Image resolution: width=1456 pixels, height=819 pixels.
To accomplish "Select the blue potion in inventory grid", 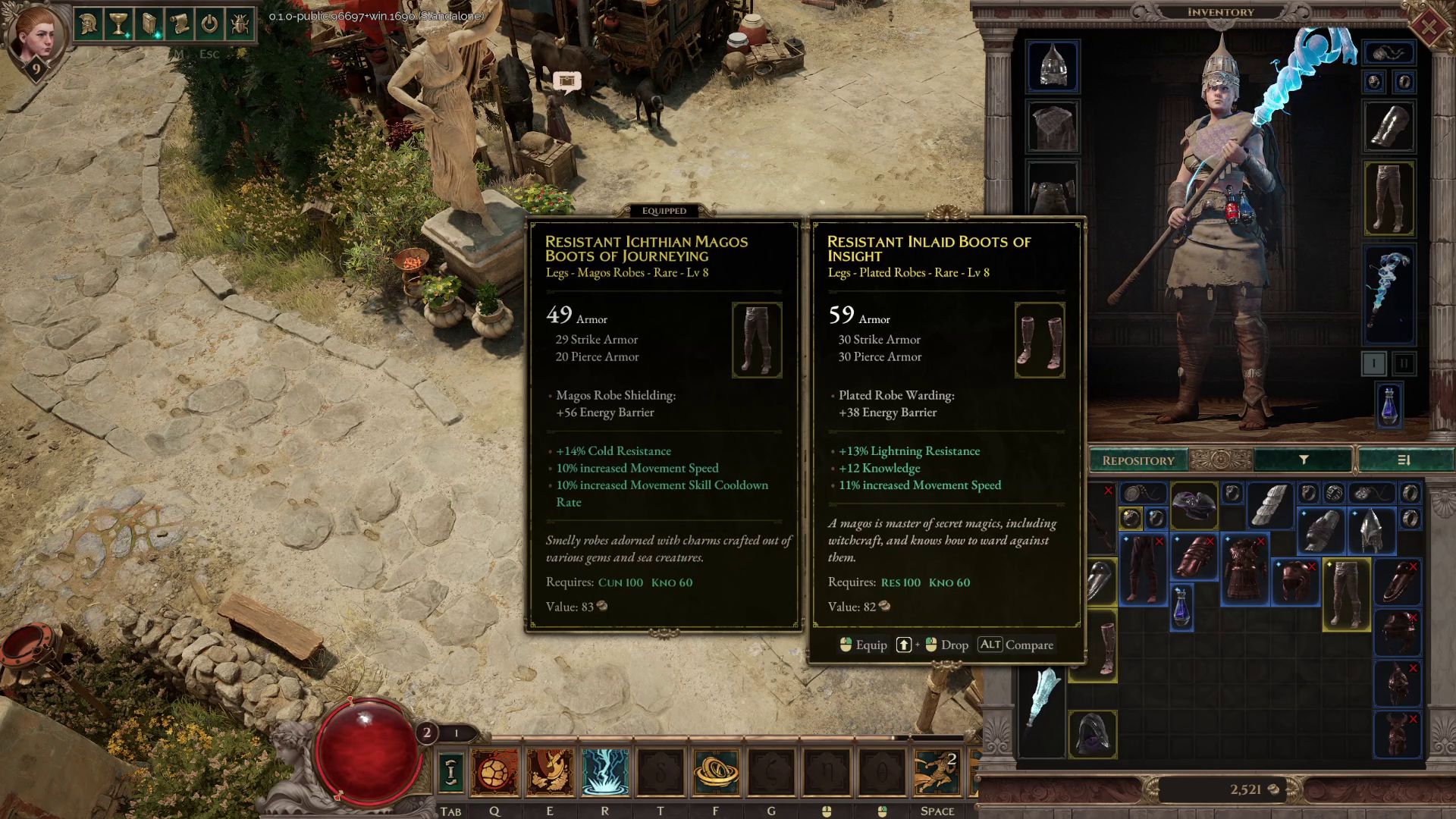I will click(x=1181, y=607).
